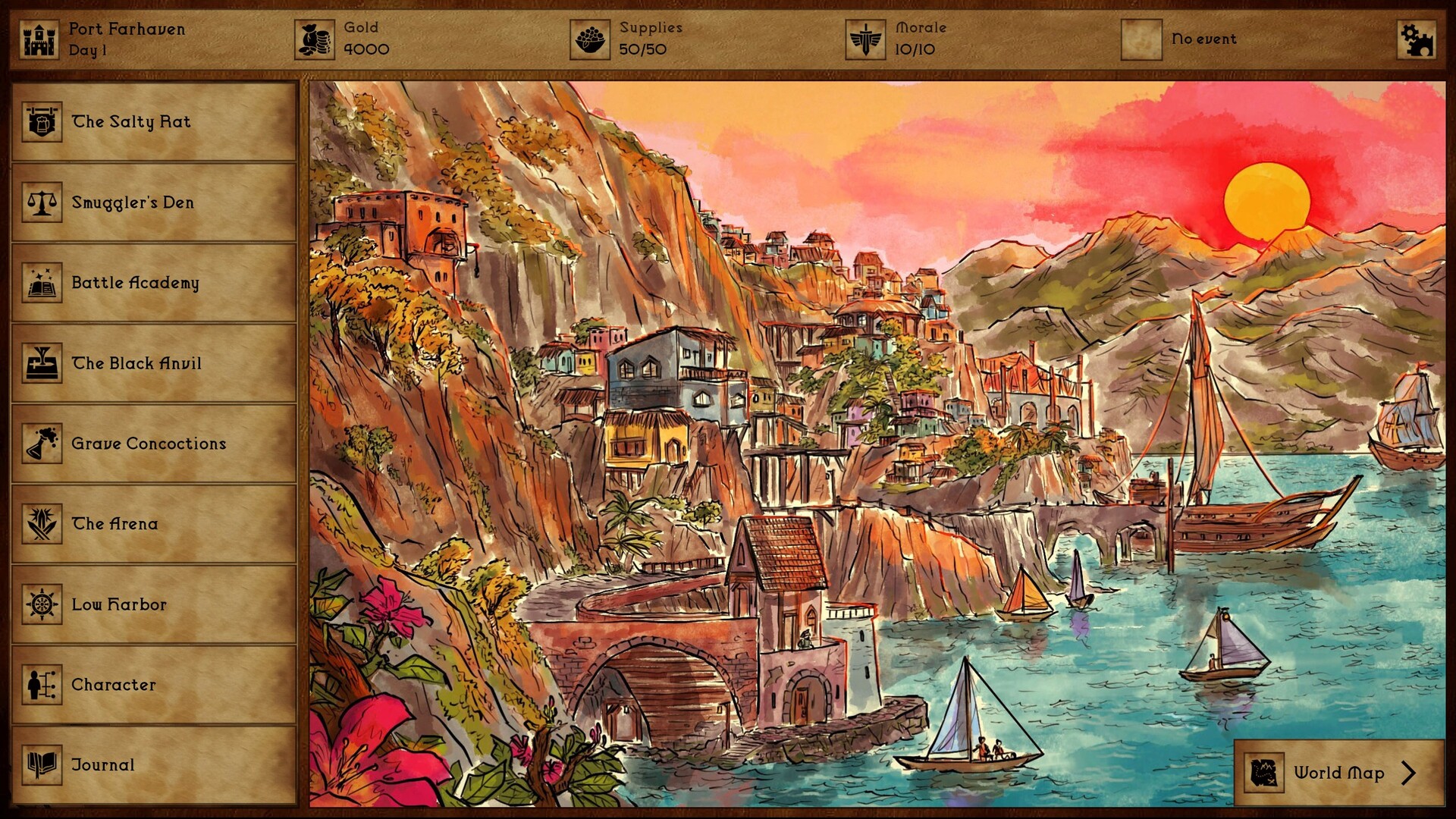Select the tankard icon for The Salty Rat
This screenshot has height=819, width=1456.
42,121
